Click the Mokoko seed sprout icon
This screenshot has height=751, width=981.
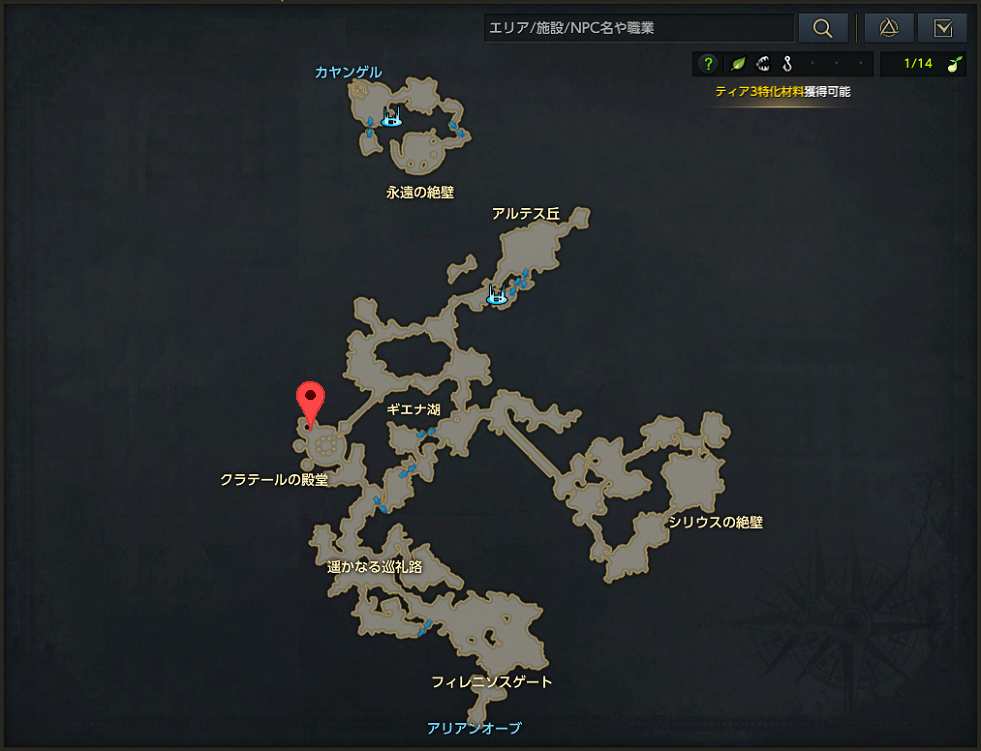click(x=955, y=64)
